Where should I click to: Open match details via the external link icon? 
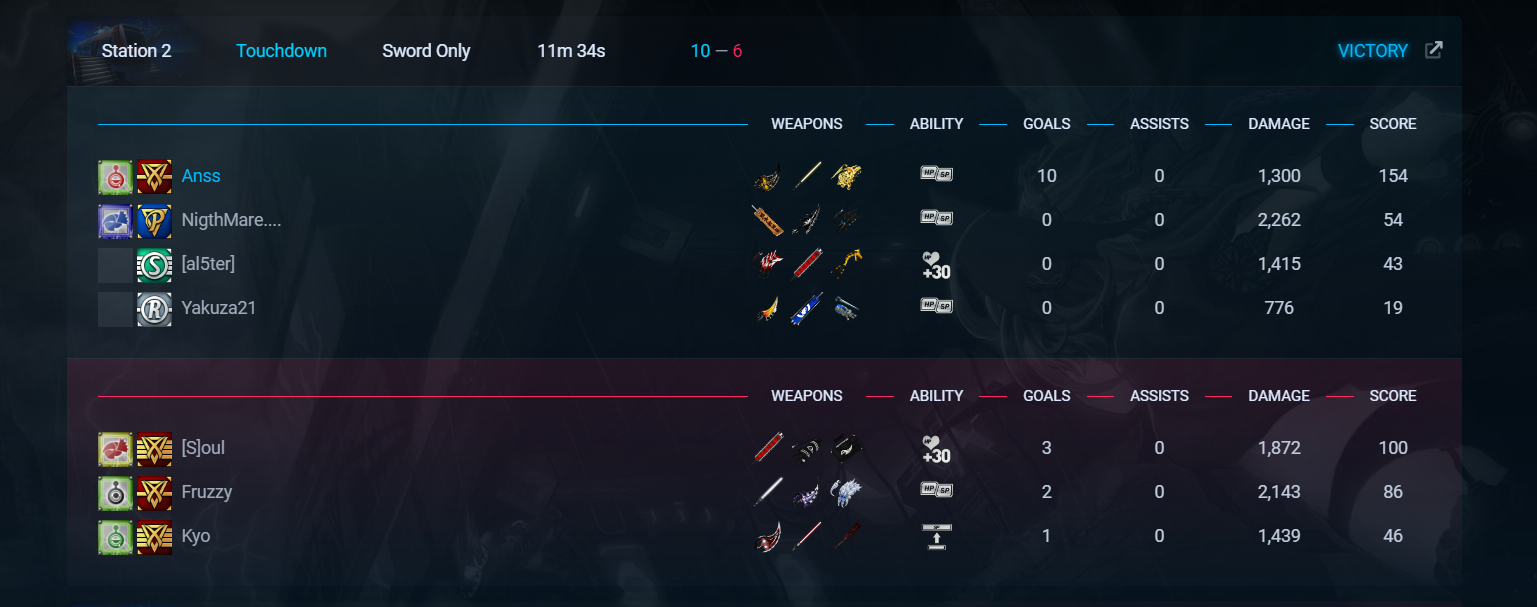[x=1433, y=50]
